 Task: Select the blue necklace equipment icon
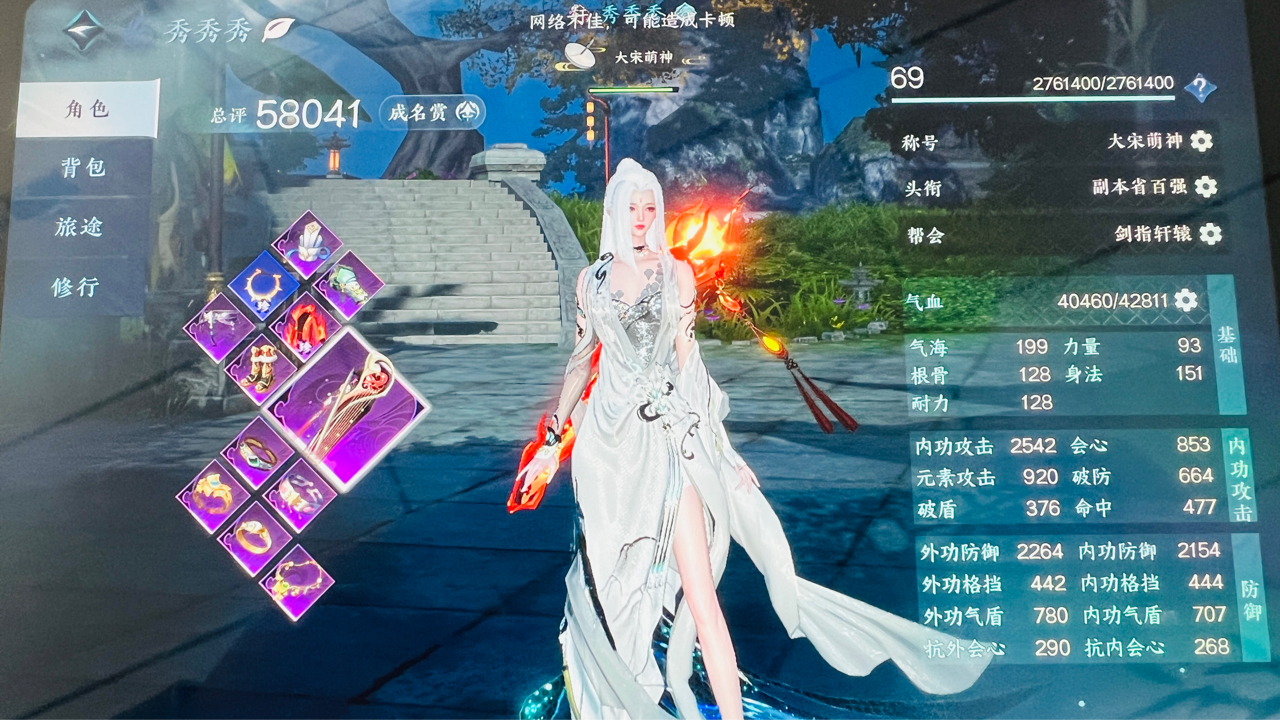click(266, 283)
